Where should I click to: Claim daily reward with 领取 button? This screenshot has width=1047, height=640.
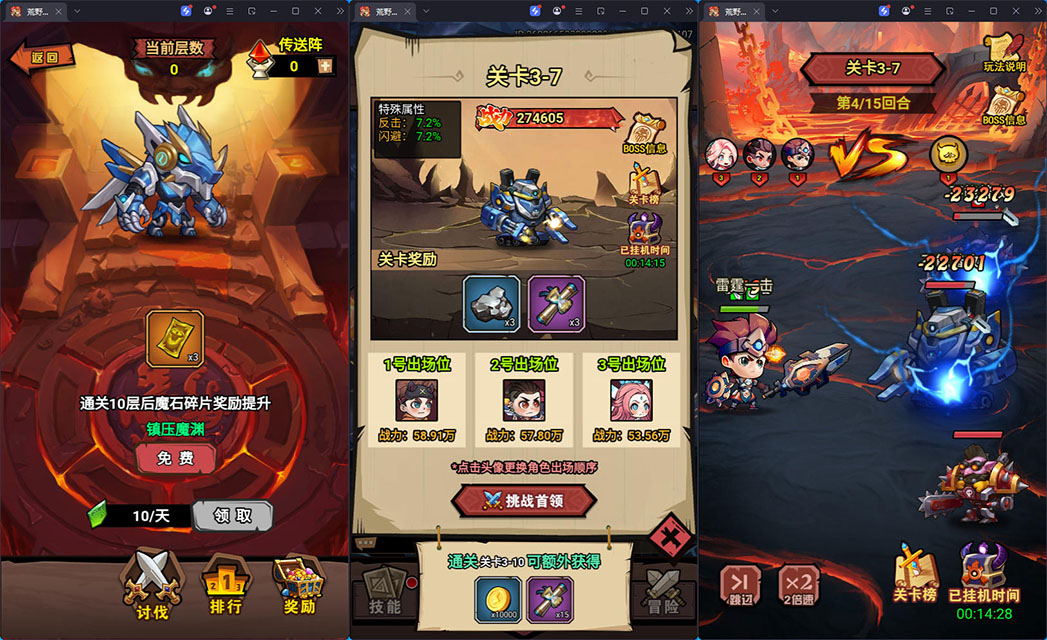pos(232,516)
